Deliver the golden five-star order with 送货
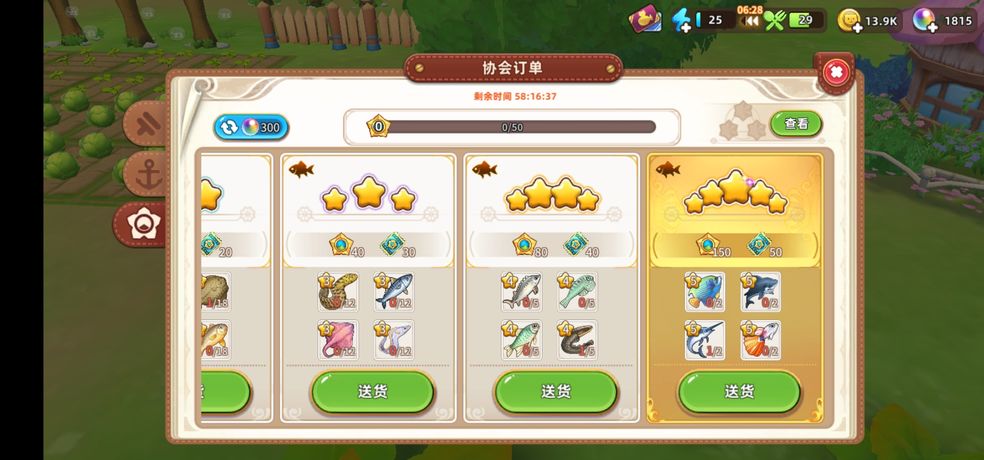Image resolution: width=984 pixels, height=460 pixels. click(x=739, y=391)
